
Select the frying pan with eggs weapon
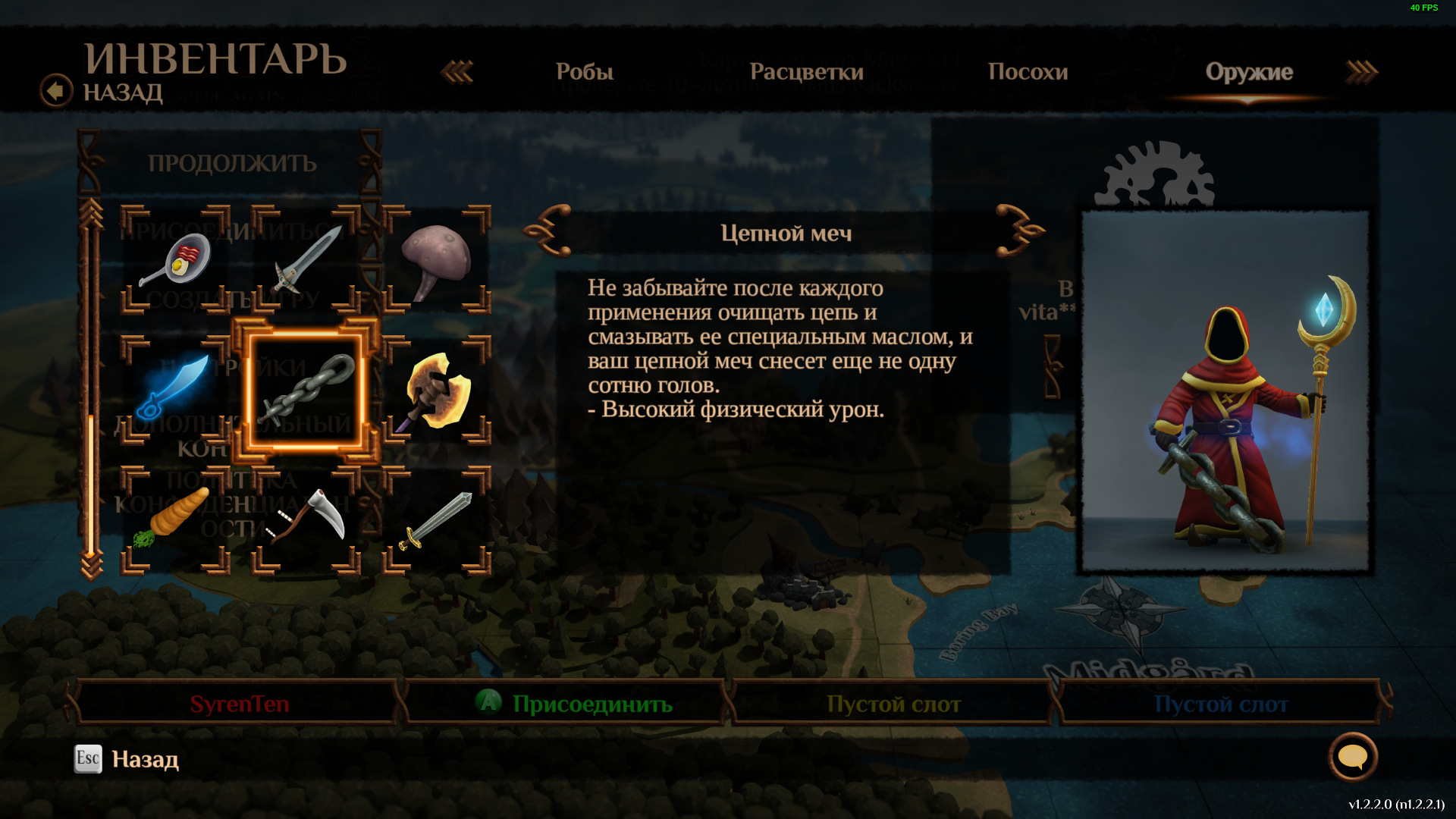(x=175, y=259)
